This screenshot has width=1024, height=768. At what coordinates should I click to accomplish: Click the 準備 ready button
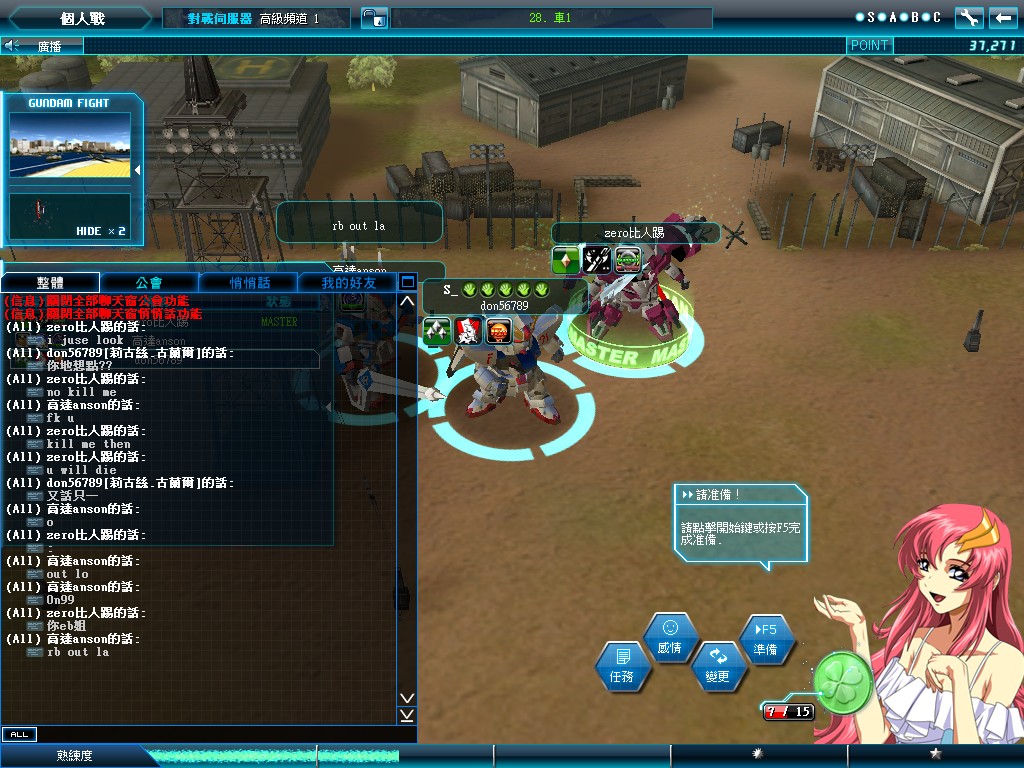[x=766, y=638]
